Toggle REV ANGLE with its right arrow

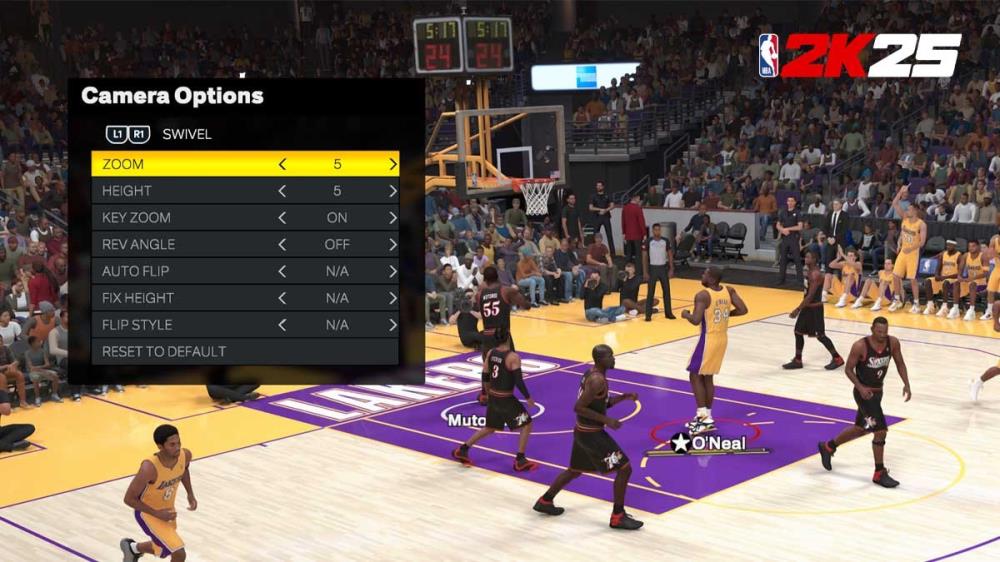tap(393, 245)
